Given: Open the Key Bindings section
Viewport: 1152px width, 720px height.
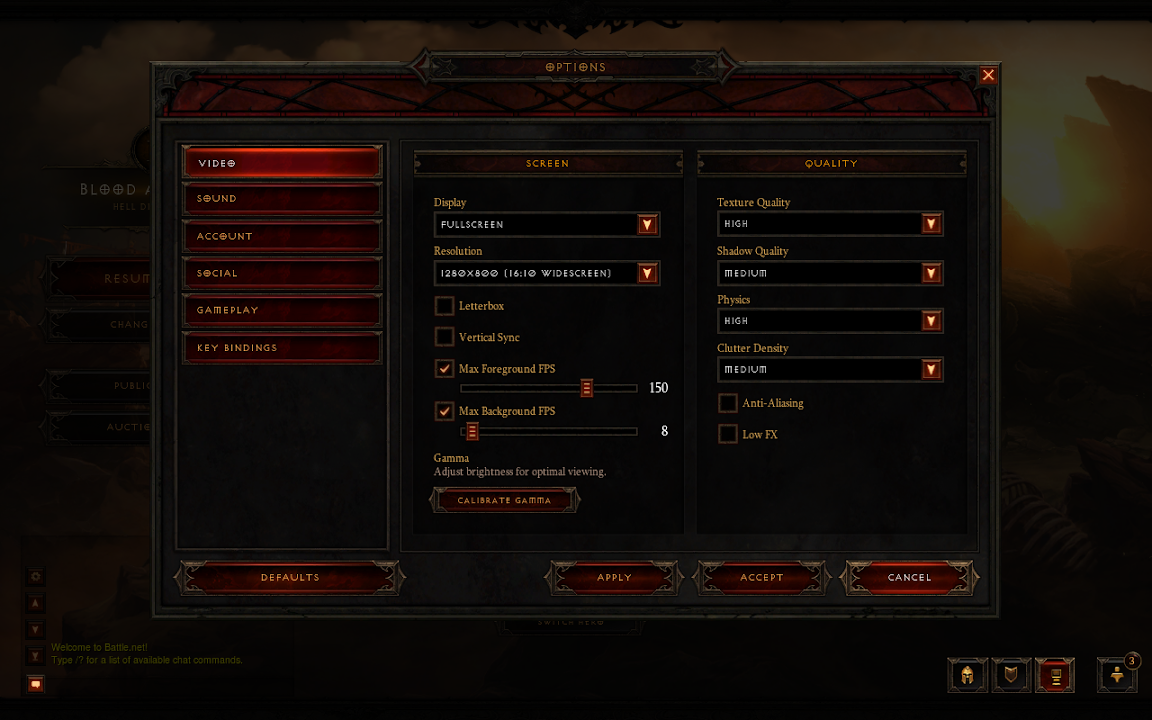Looking at the screenshot, I should (281, 348).
